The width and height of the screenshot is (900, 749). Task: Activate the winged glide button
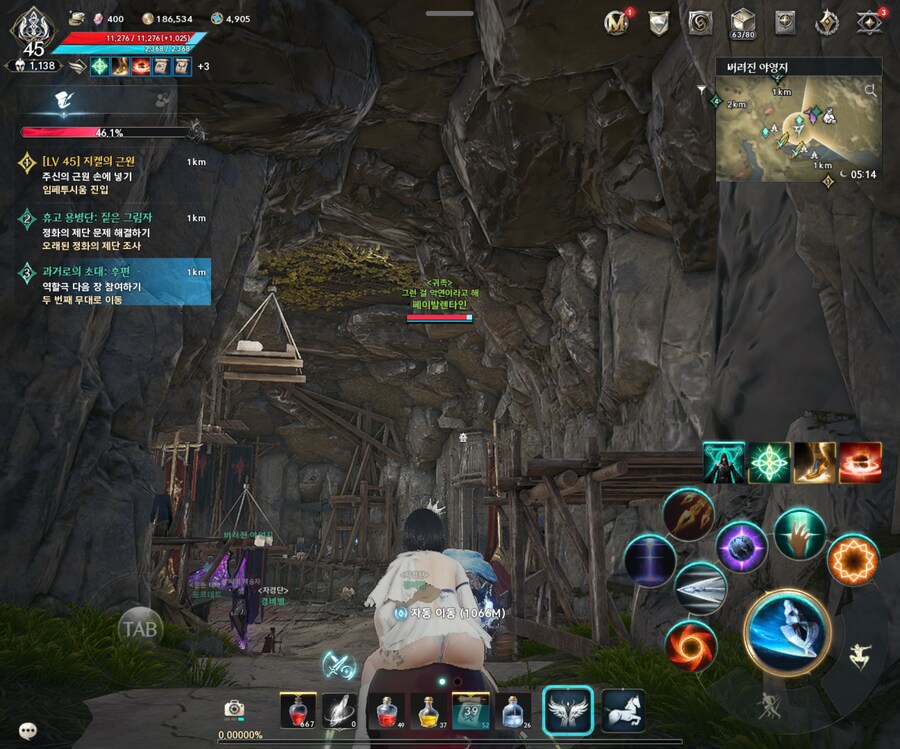568,709
